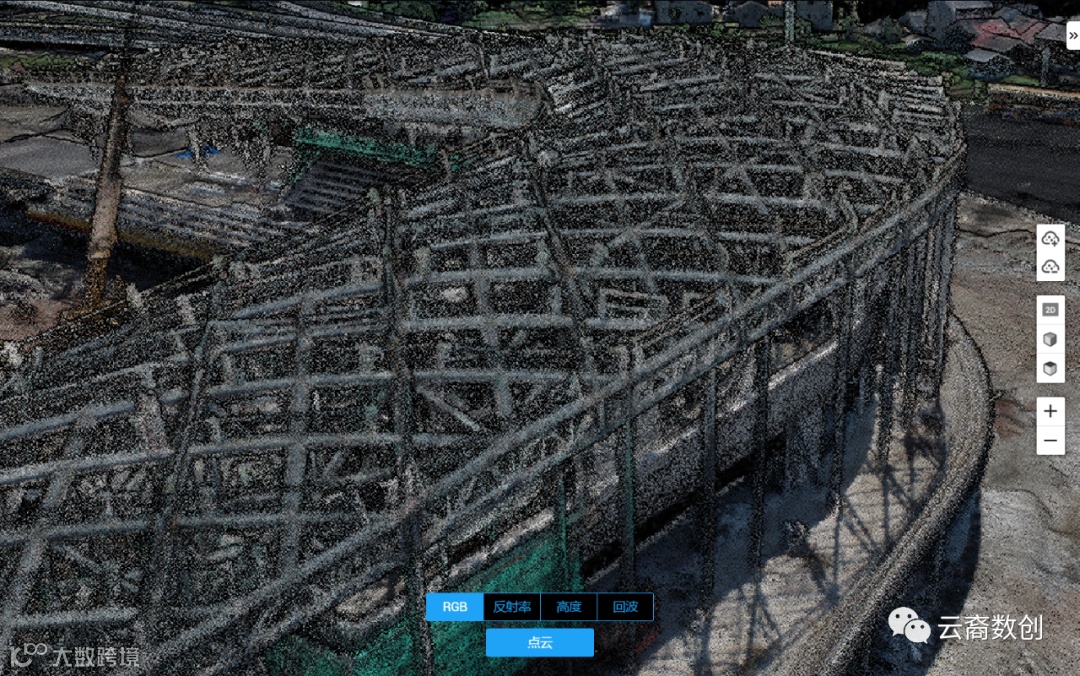The width and height of the screenshot is (1080, 676).
Task: Click the cloud icon with minus sign
Action: click(1050, 267)
